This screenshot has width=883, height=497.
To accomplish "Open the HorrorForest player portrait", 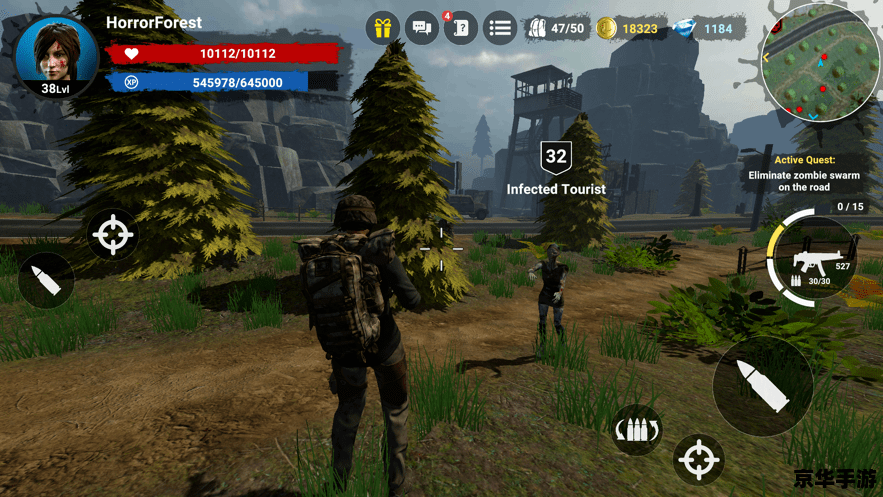I will coord(56,55).
